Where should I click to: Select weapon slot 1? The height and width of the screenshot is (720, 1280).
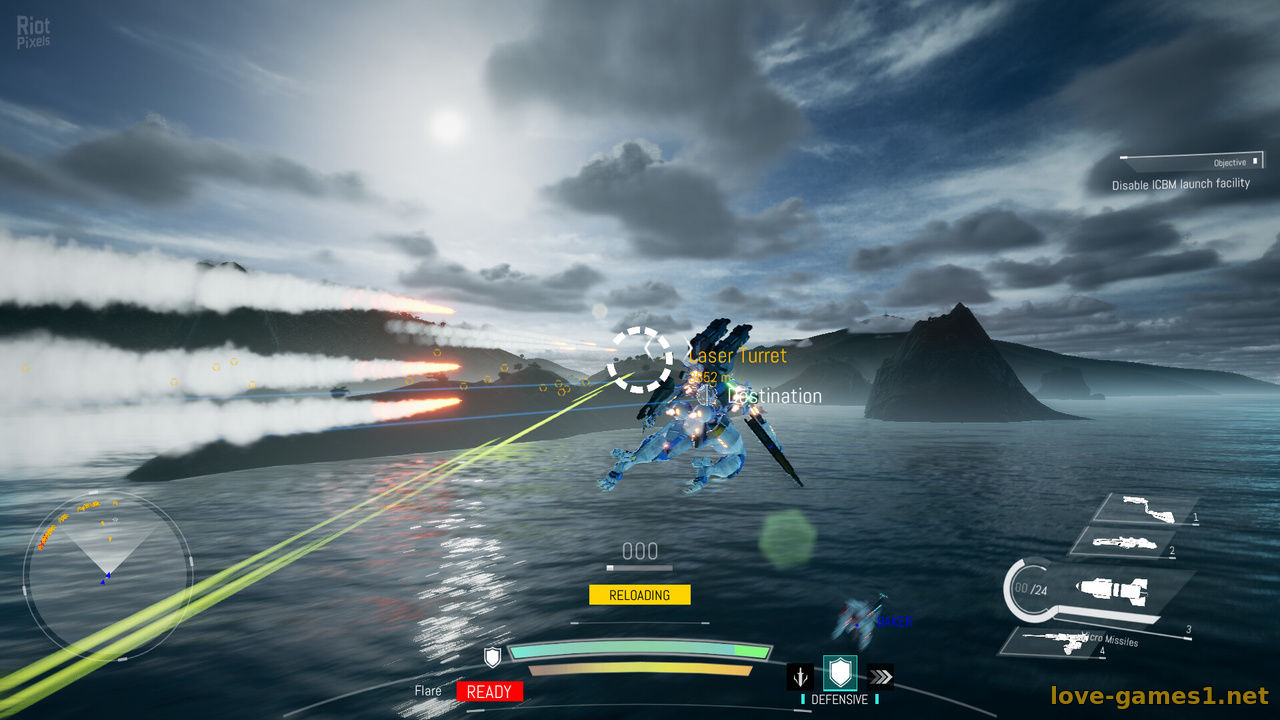click(1146, 509)
